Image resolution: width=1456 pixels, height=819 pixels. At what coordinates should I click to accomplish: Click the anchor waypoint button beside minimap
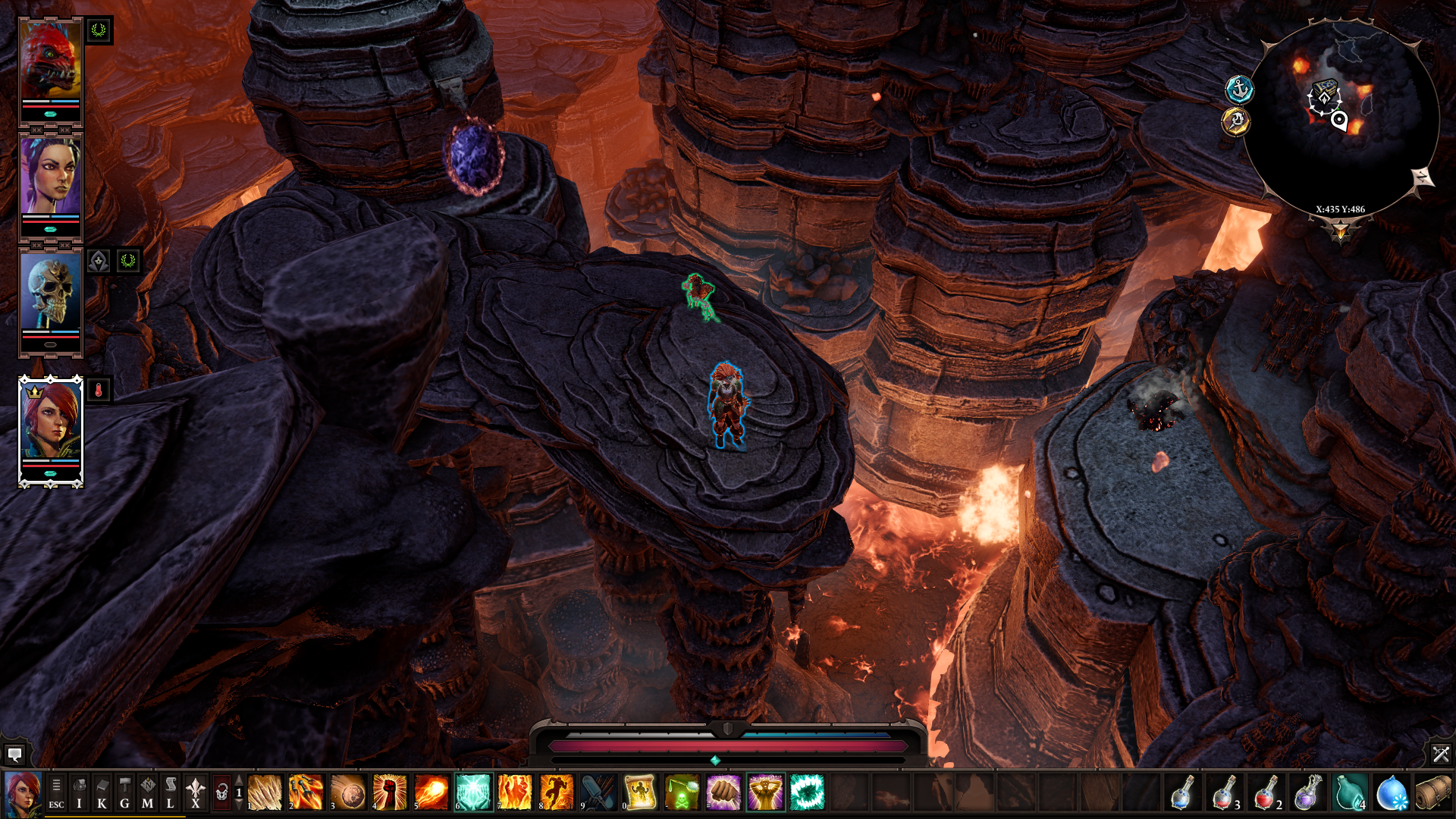(x=1239, y=90)
